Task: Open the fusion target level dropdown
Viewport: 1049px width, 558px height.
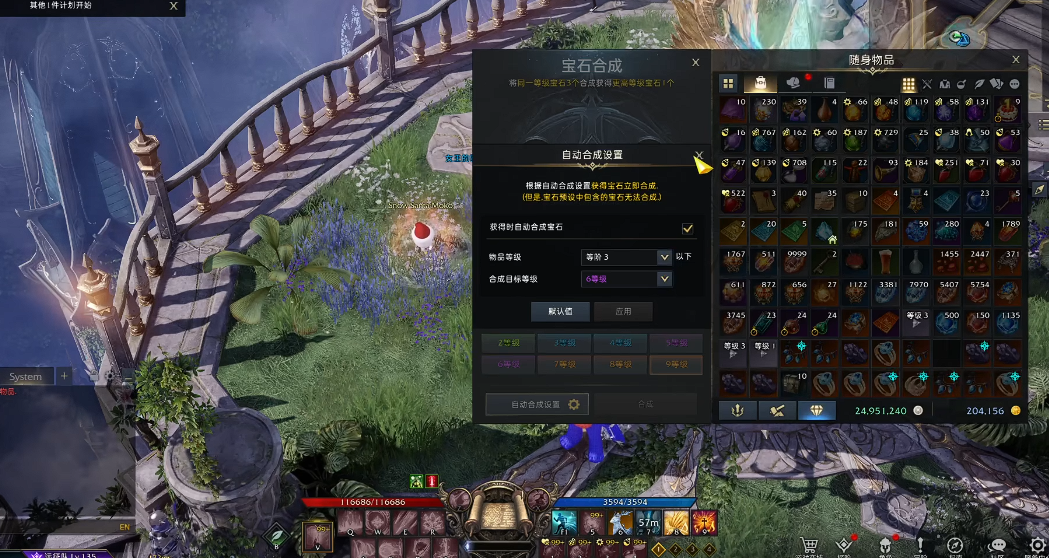Action: point(626,279)
